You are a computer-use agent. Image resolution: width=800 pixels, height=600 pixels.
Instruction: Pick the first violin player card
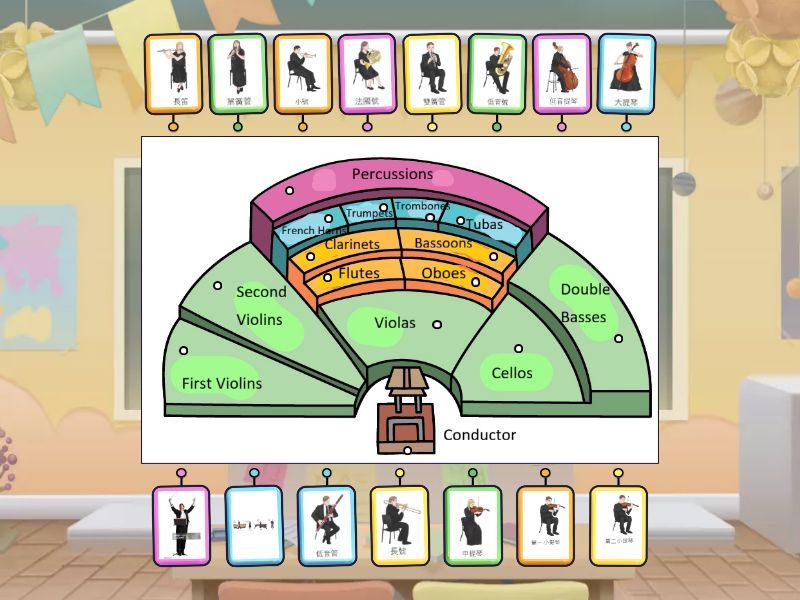[546, 525]
